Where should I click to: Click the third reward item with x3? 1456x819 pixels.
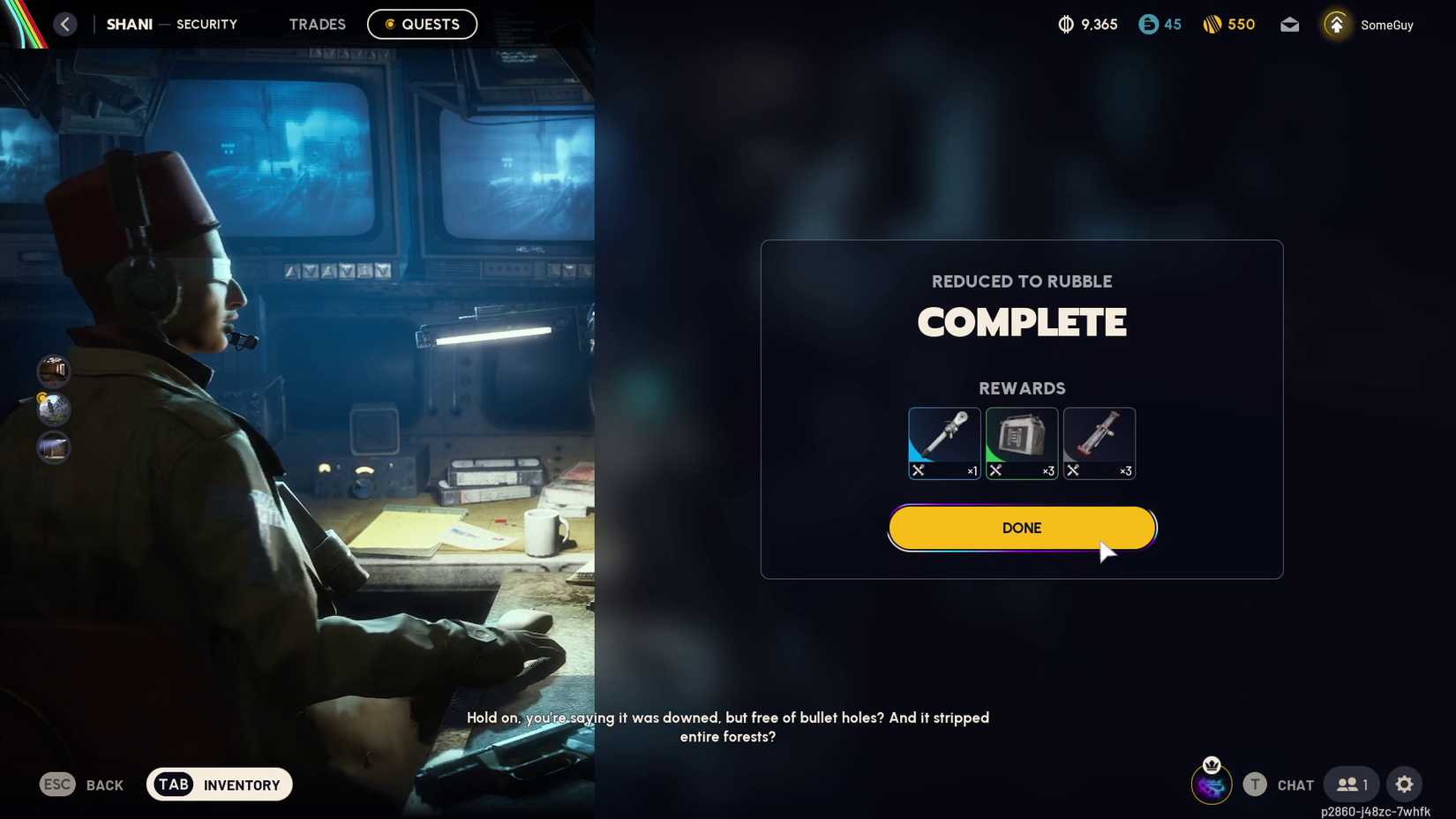tap(1099, 441)
